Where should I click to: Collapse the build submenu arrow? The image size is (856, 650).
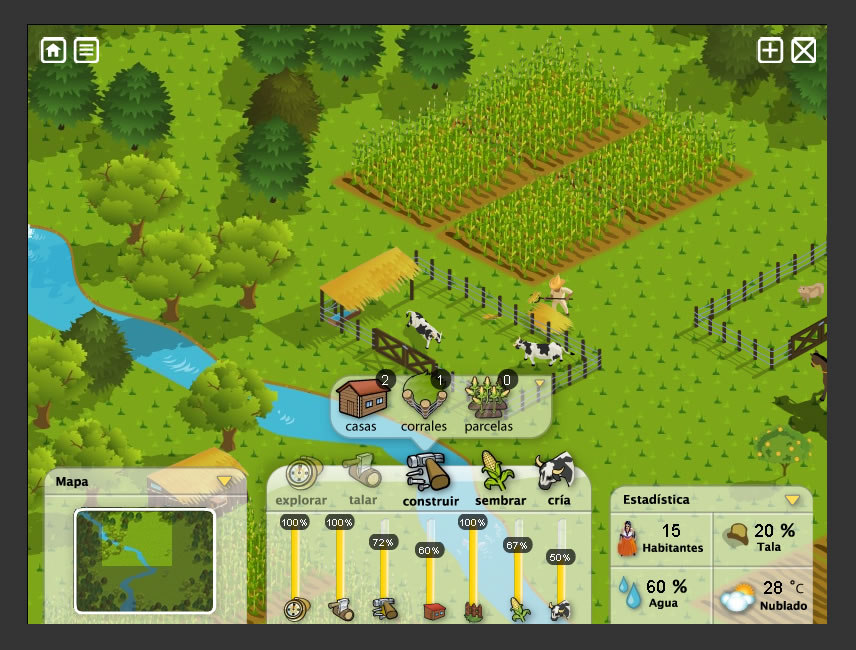pyautogui.click(x=540, y=383)
